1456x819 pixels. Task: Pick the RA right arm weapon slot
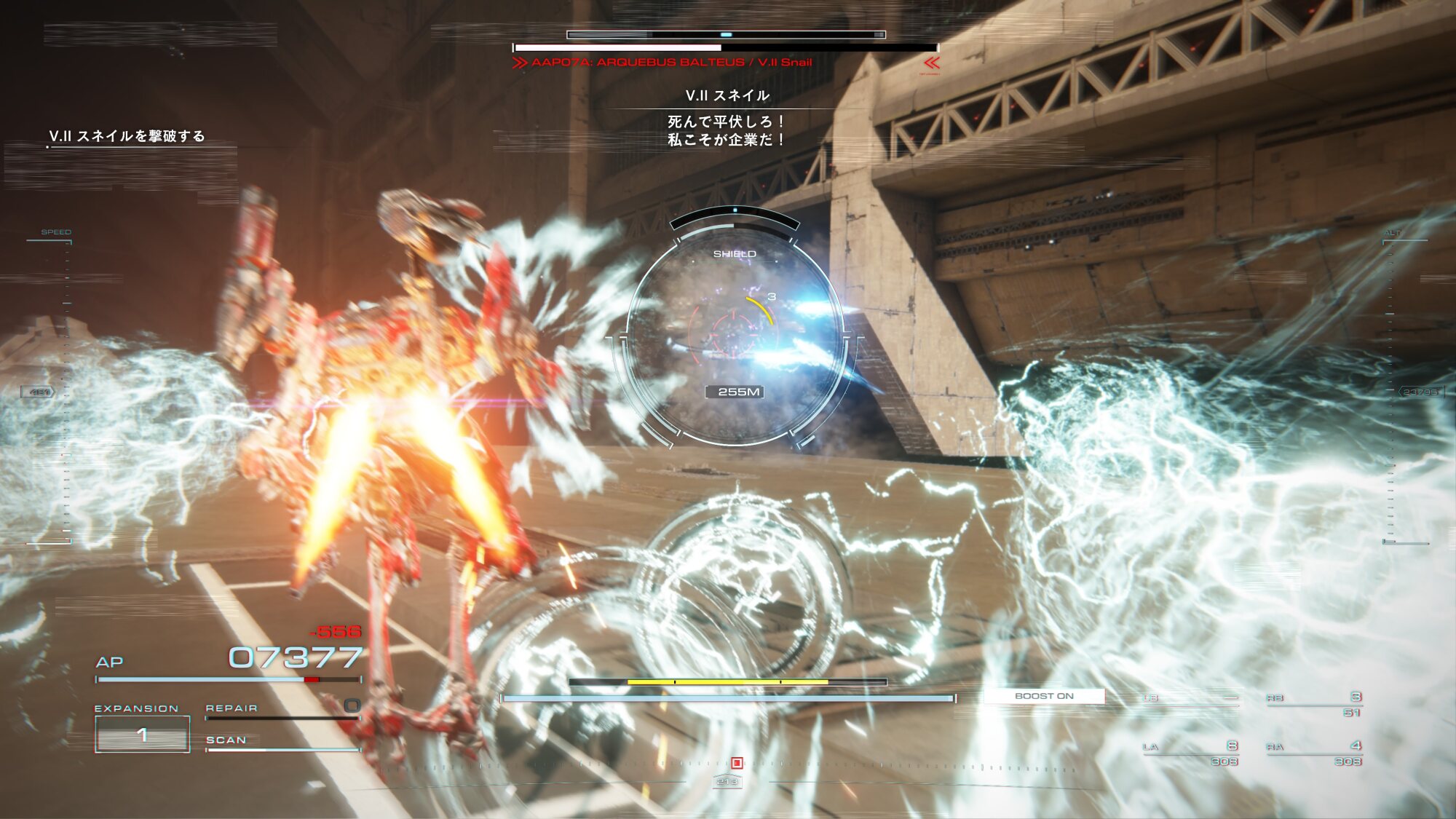click(1314, 753)
